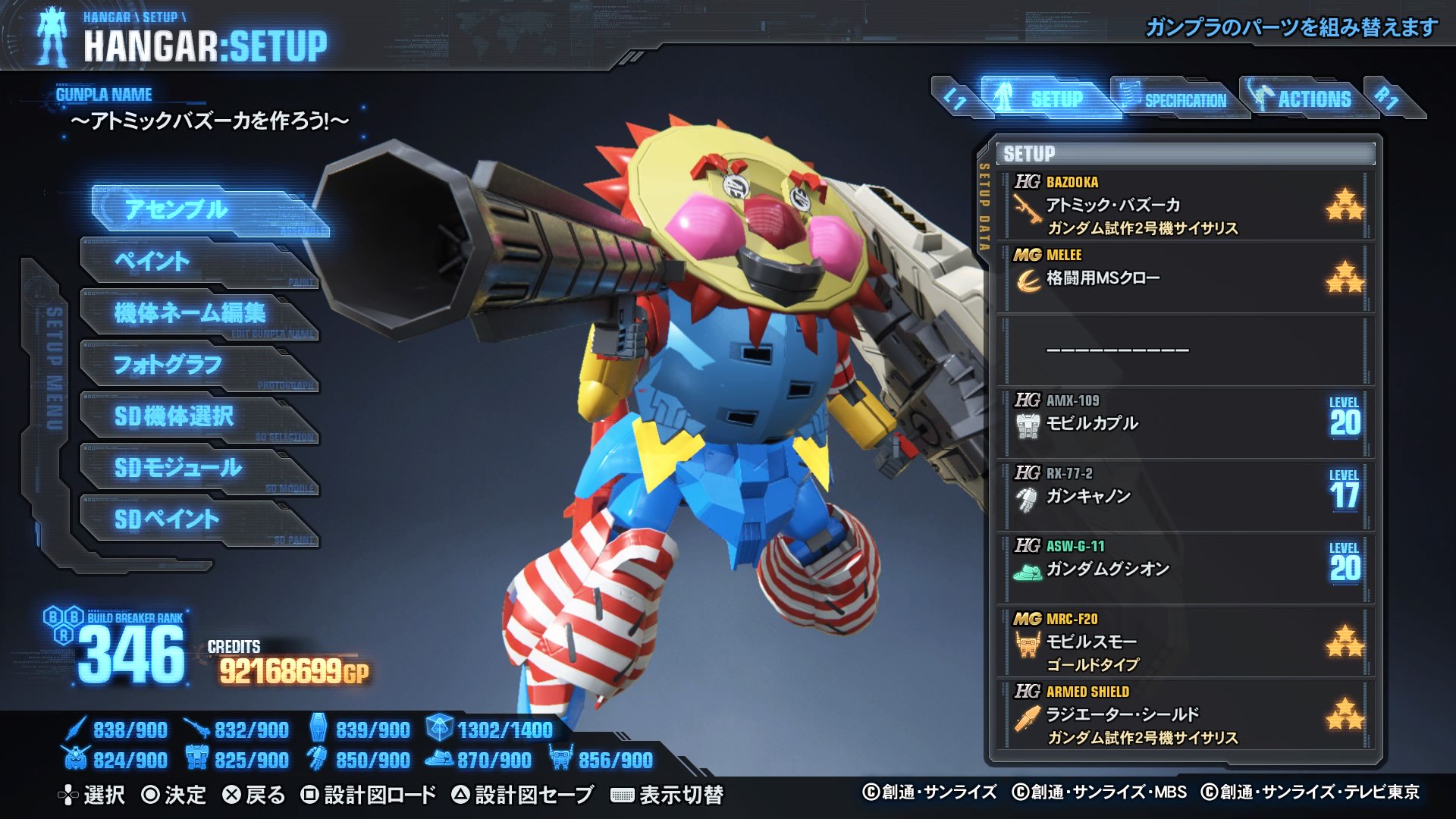Click the Gunpla name field showing アトミックバズーカを作ろう
The height and width of the screenshot is (819, 1456).
pyautogui.click(x=209, y=120)
